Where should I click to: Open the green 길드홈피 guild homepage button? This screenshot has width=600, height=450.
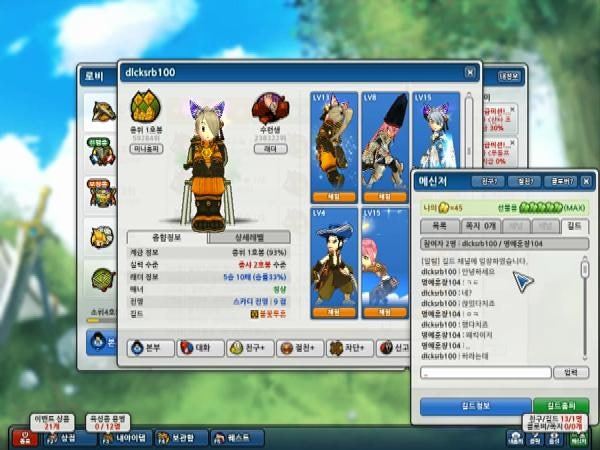pos(561,406)
